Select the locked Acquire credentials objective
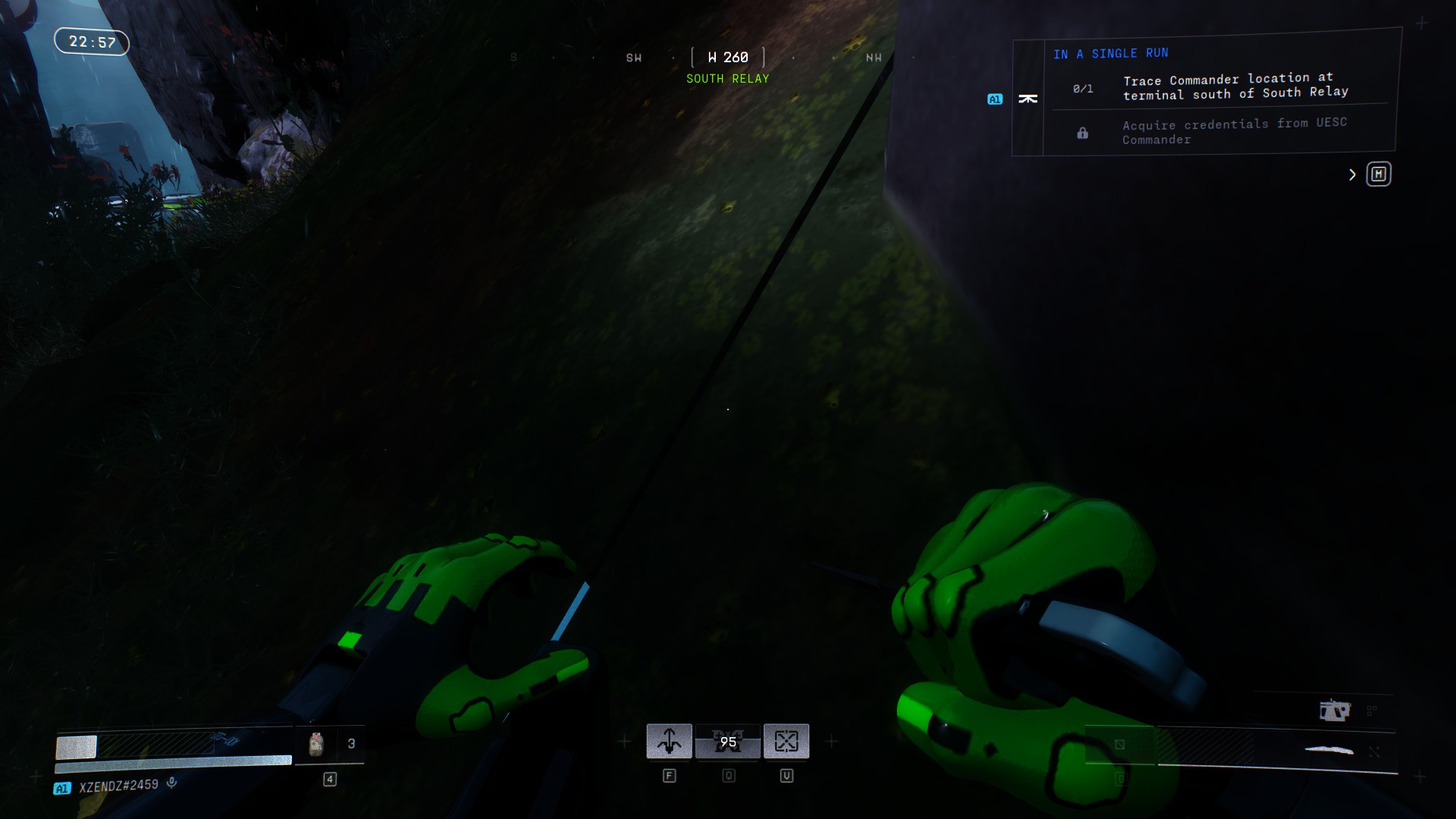The image size is (1456, 819). click(1234, 131)
